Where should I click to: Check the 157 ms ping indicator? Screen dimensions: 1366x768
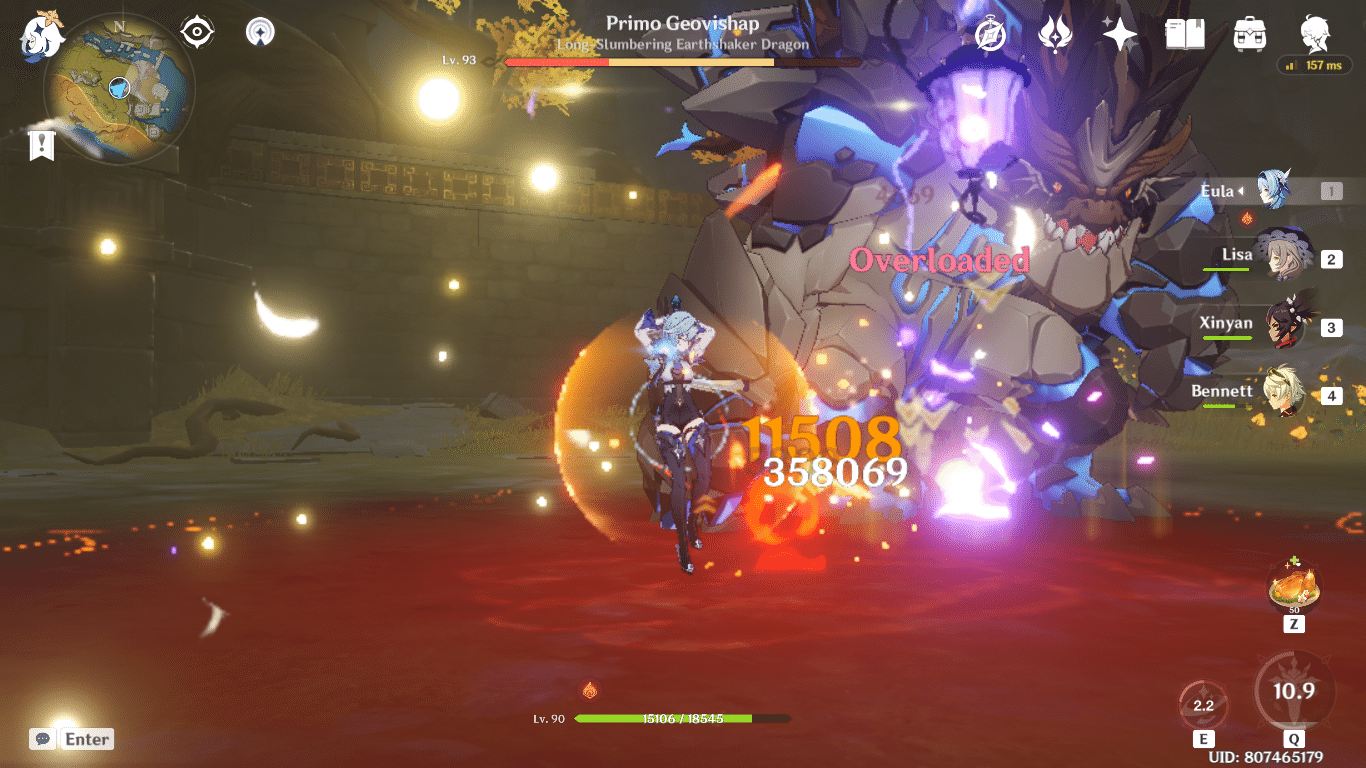(1314, 65)
